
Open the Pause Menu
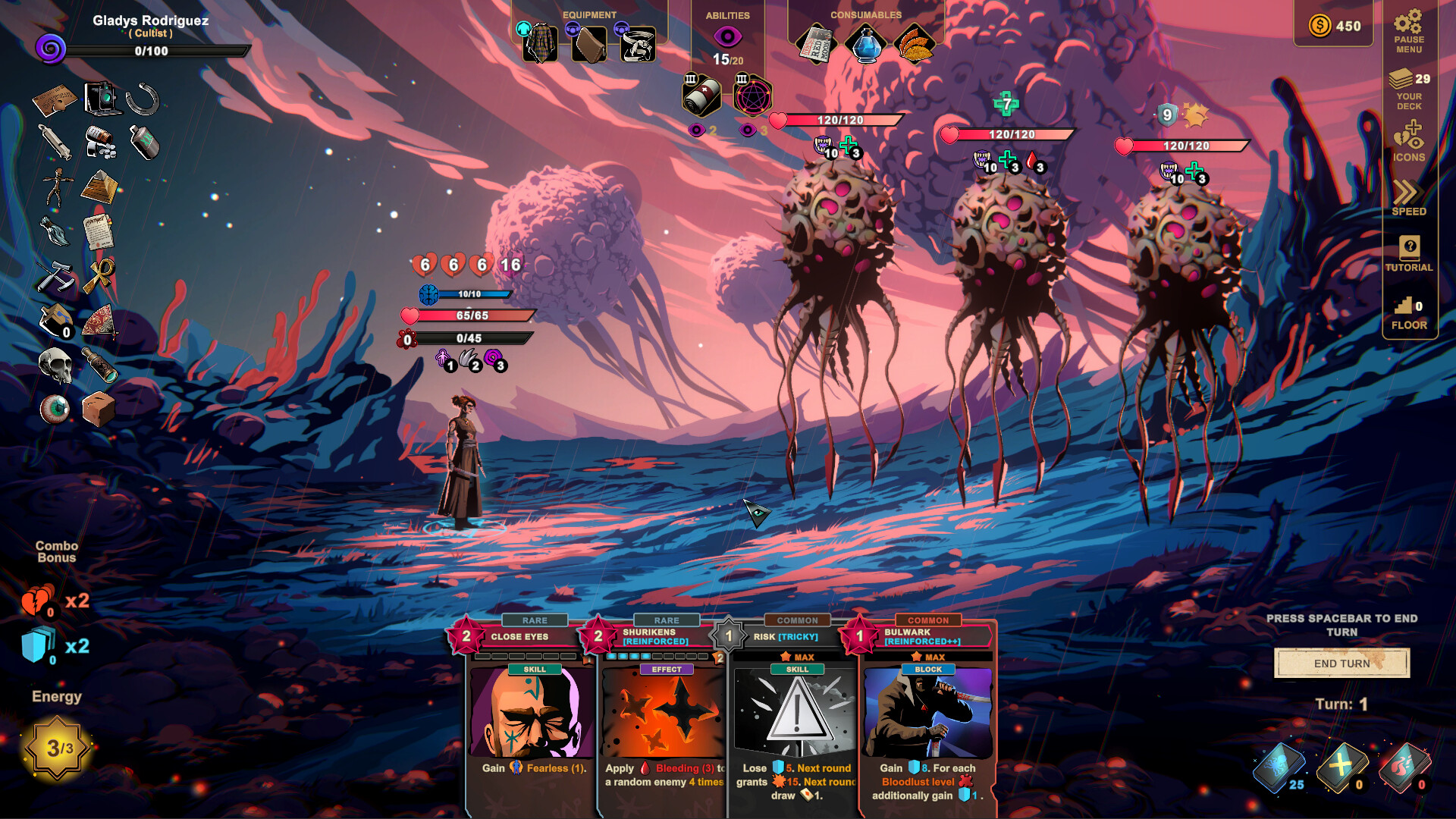[x=1409, y=30]
